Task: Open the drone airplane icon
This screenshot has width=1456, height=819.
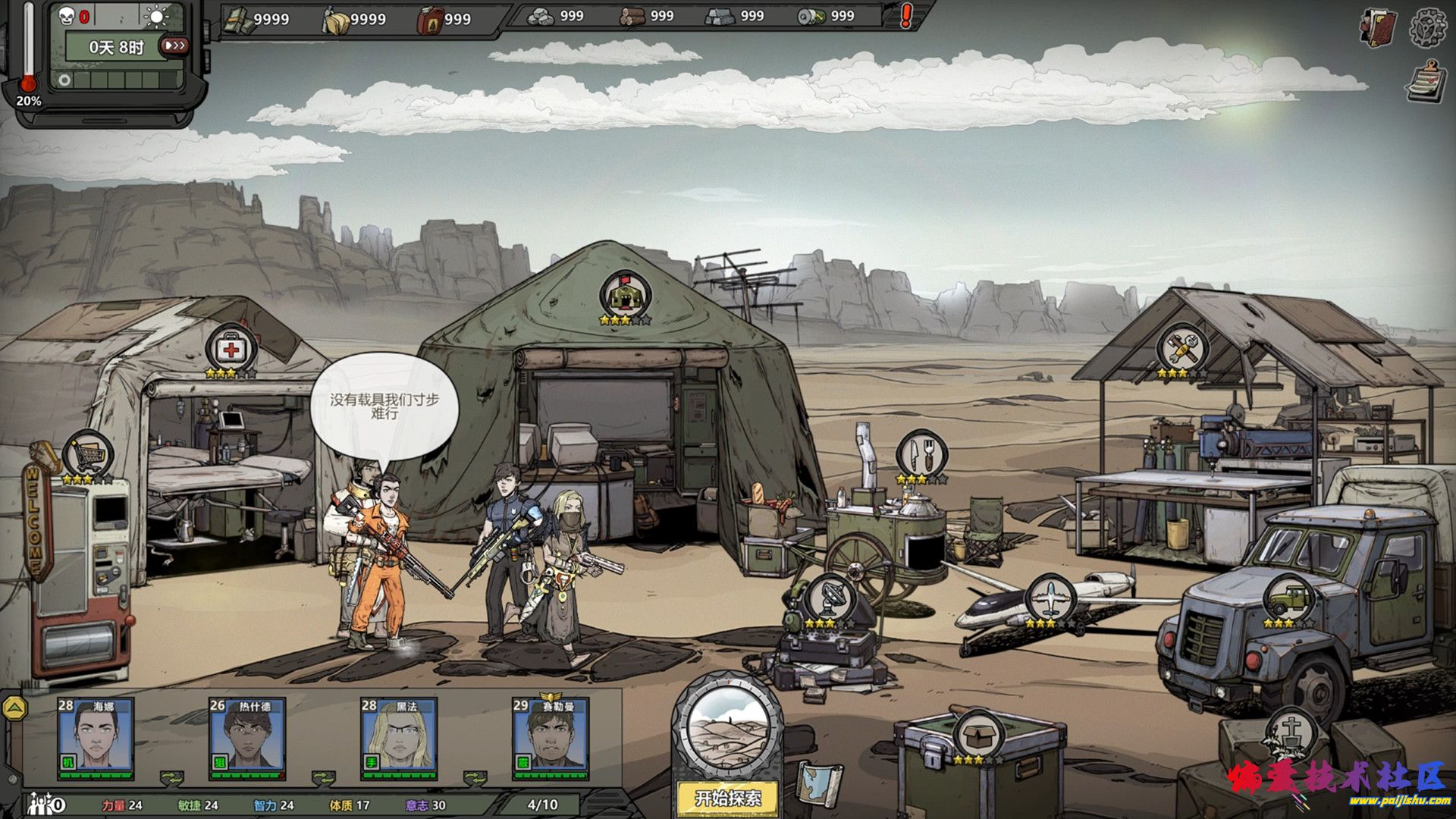Action: click(x=1051, y=598)
